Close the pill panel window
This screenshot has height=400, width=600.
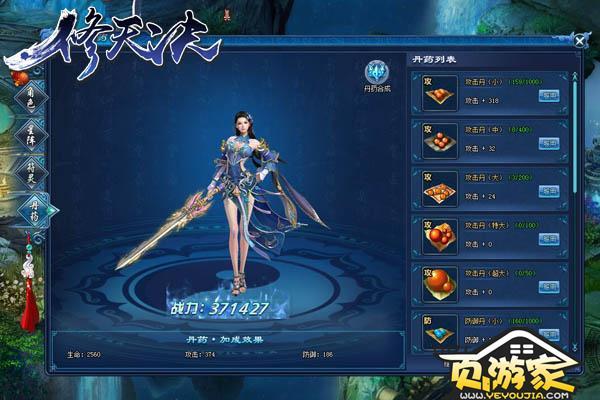pyautogui.click(x=580, y=41)
